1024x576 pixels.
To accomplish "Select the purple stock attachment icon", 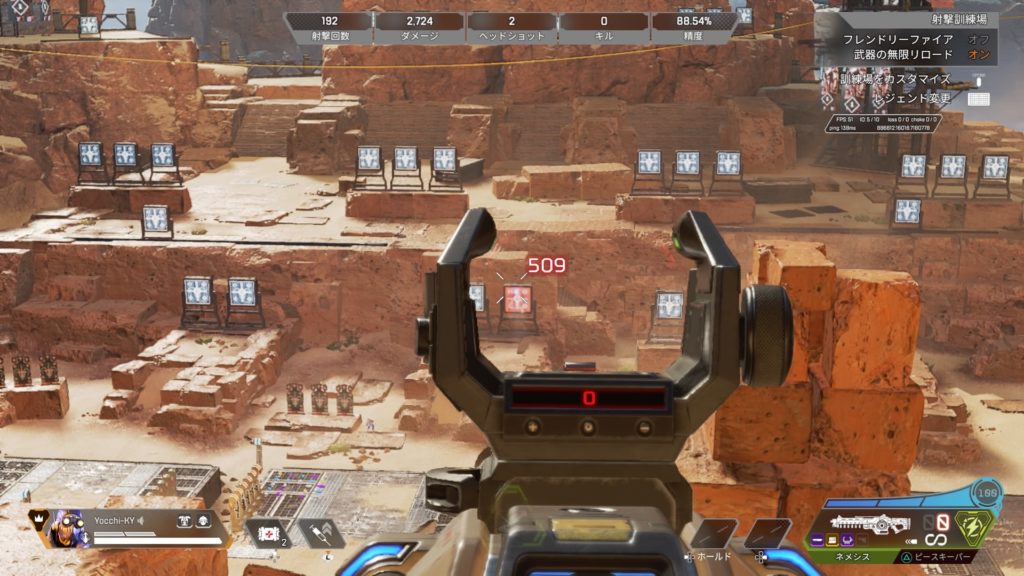I will [x=849, y=541].
